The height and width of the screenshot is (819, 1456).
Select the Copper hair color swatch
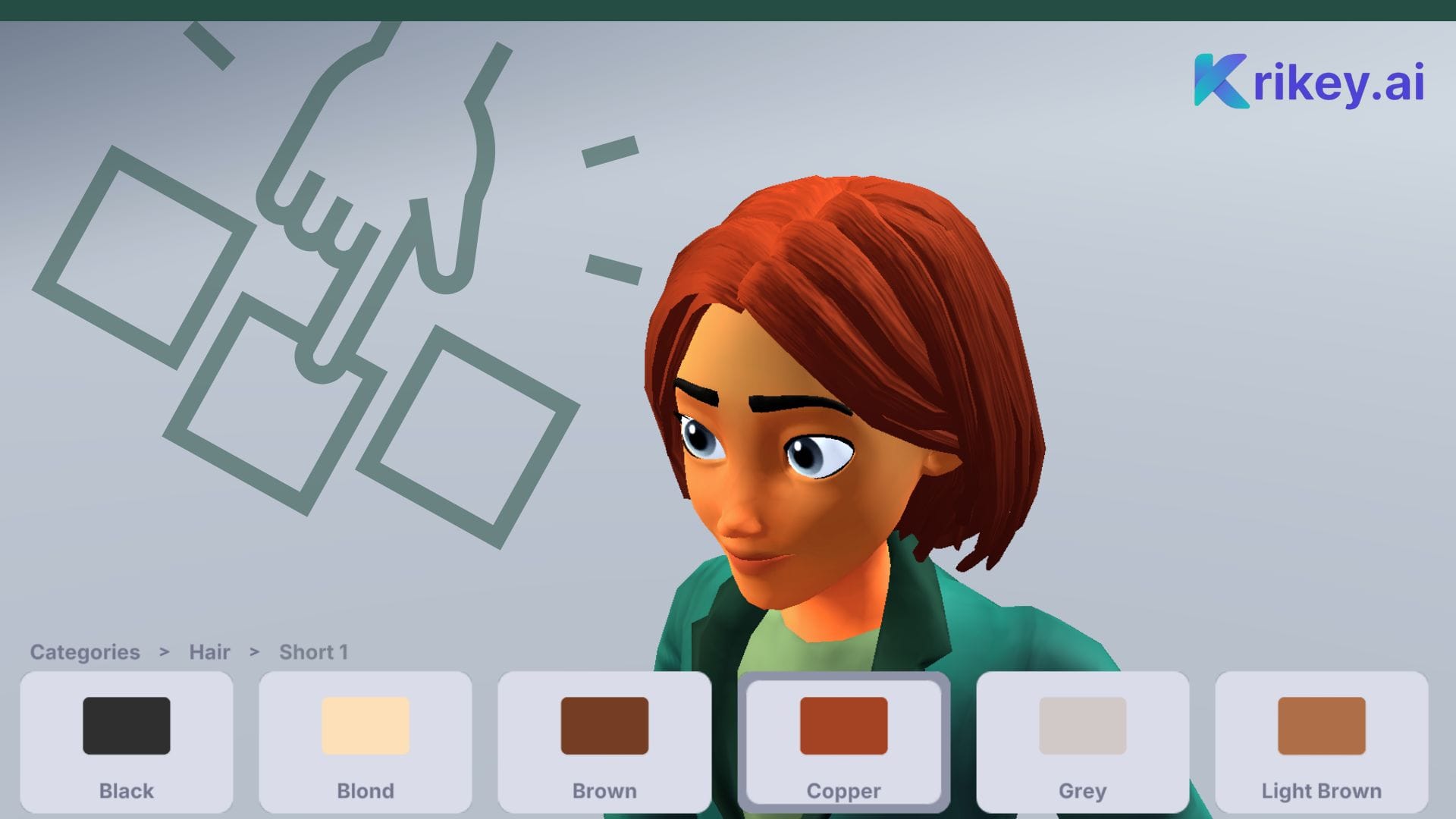[843, 724]
